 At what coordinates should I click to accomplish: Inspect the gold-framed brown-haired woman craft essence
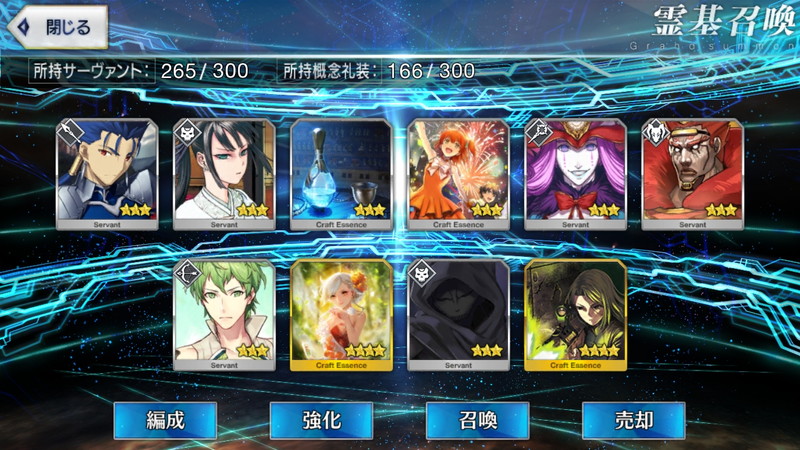575,314
